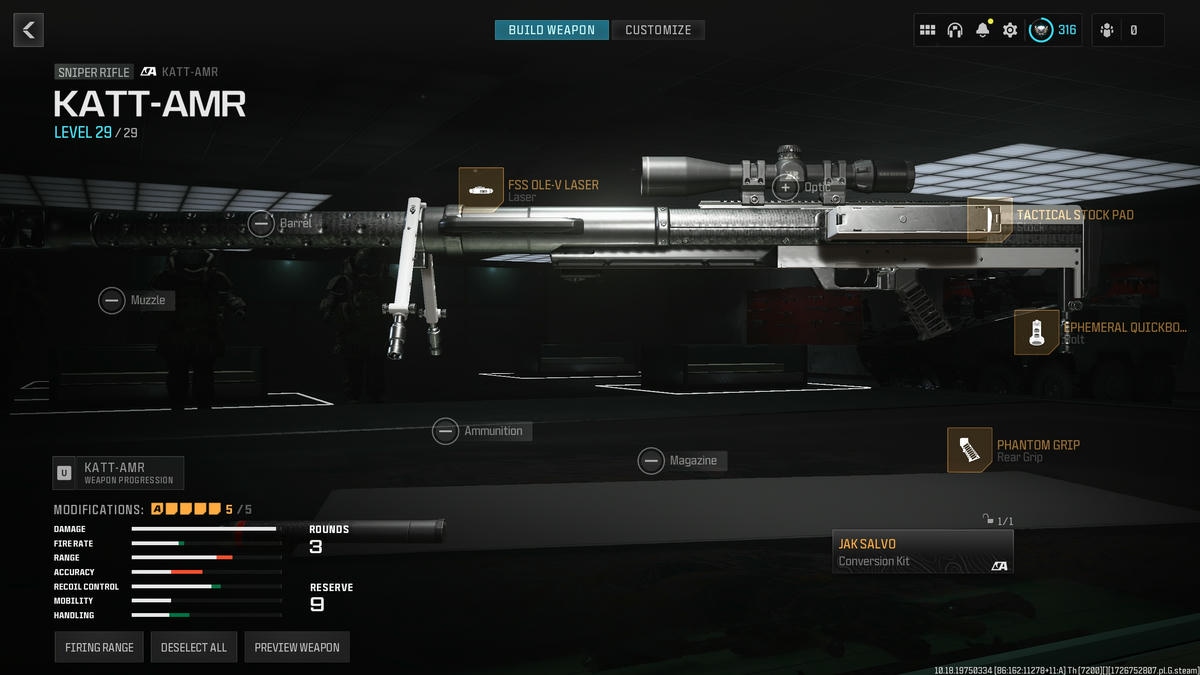This screenshot has width=1200, height=675.
Task: Open the JAK Salvo conversion kit
Action: pos(922,552)
